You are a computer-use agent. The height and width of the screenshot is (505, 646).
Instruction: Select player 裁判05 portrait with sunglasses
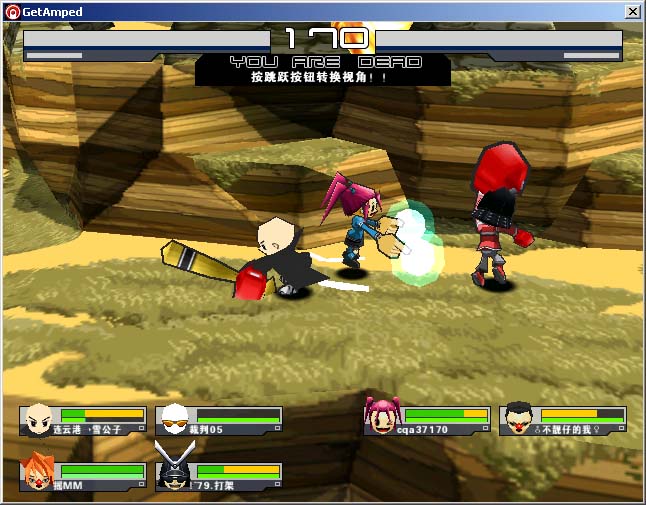(x=174, y=418)
